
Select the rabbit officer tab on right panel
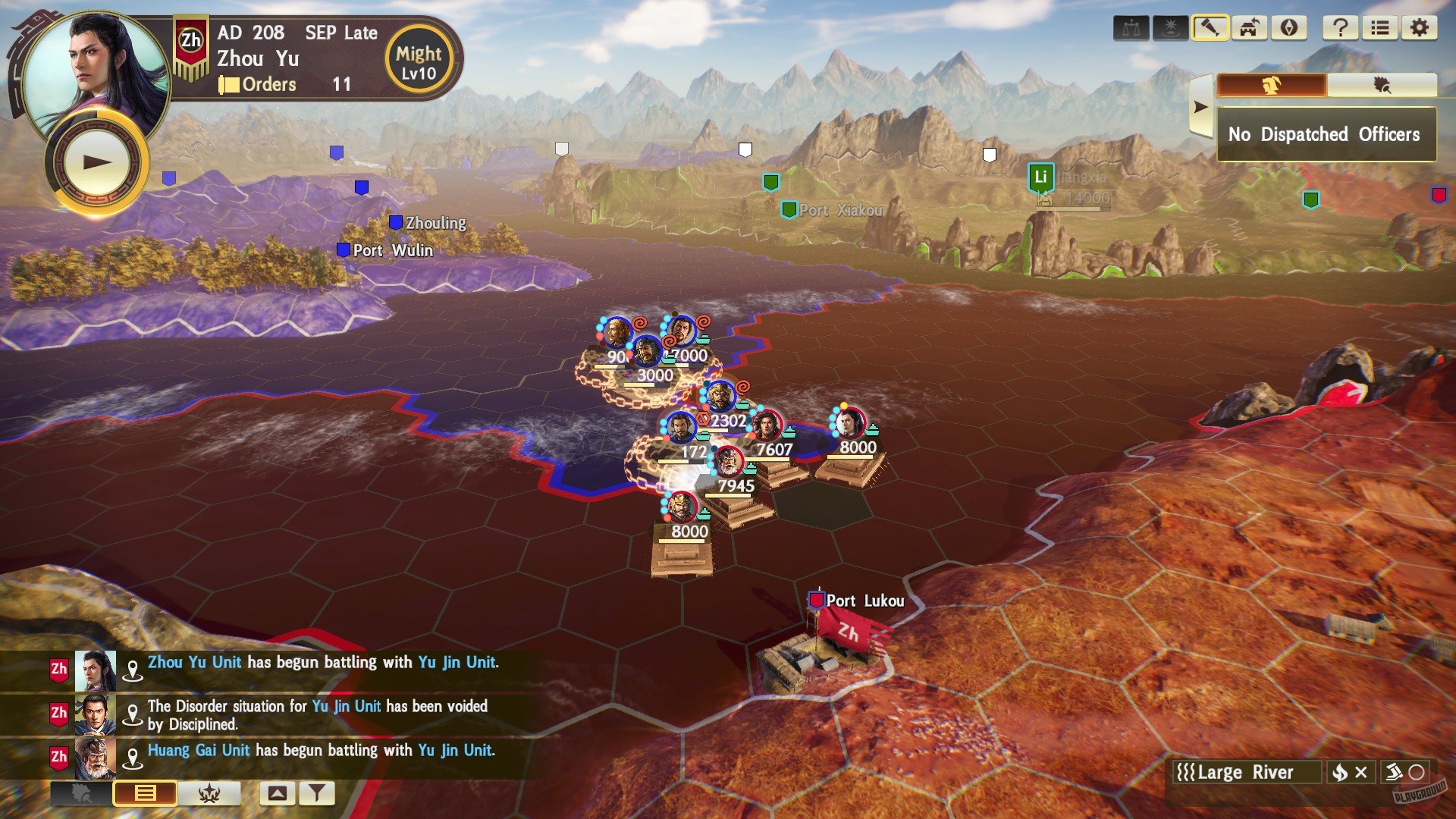tap(1271, 85)
